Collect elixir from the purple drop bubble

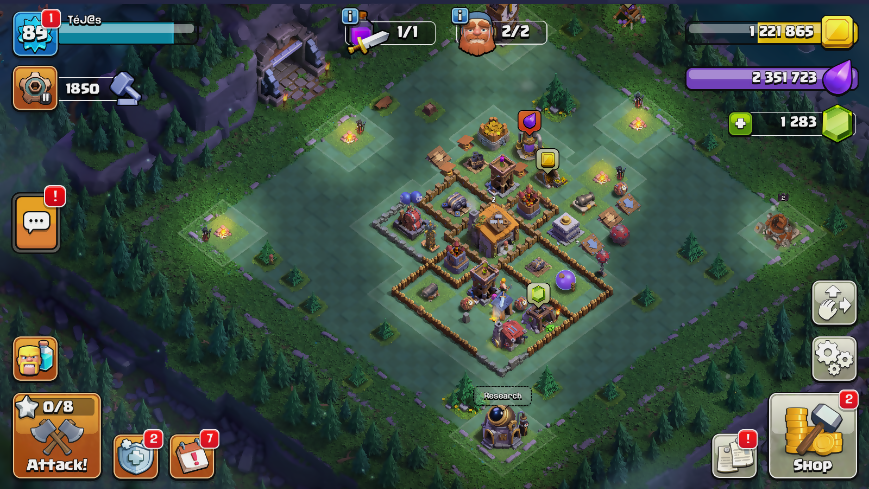[529, 121]
